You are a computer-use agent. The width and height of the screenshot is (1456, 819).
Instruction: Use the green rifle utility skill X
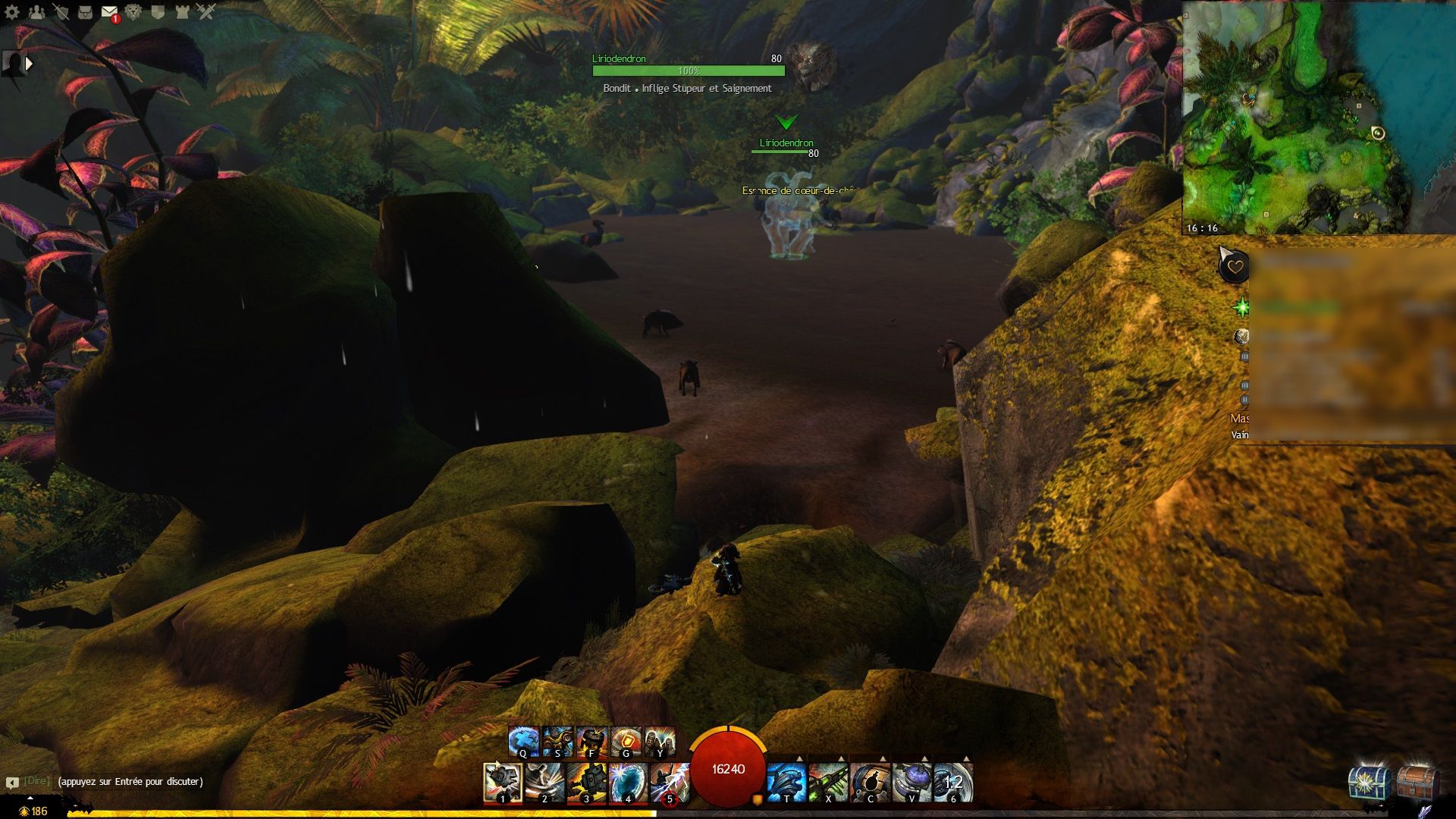click(x=828, y=782)
